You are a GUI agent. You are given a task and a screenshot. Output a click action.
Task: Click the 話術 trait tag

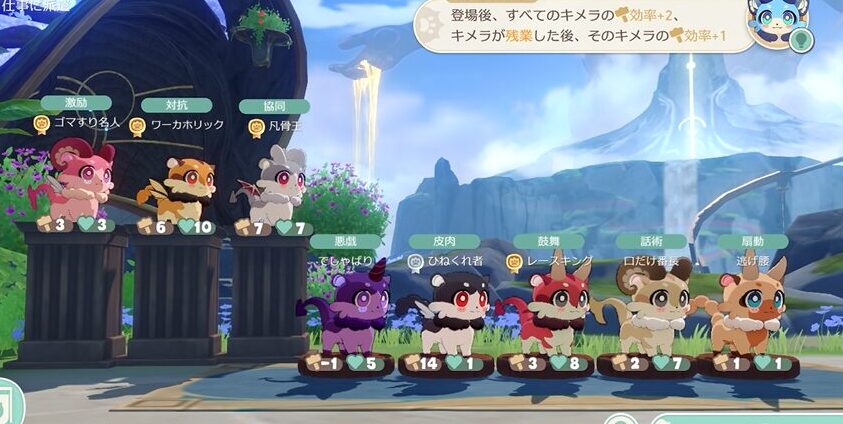(x=651, y=242)
